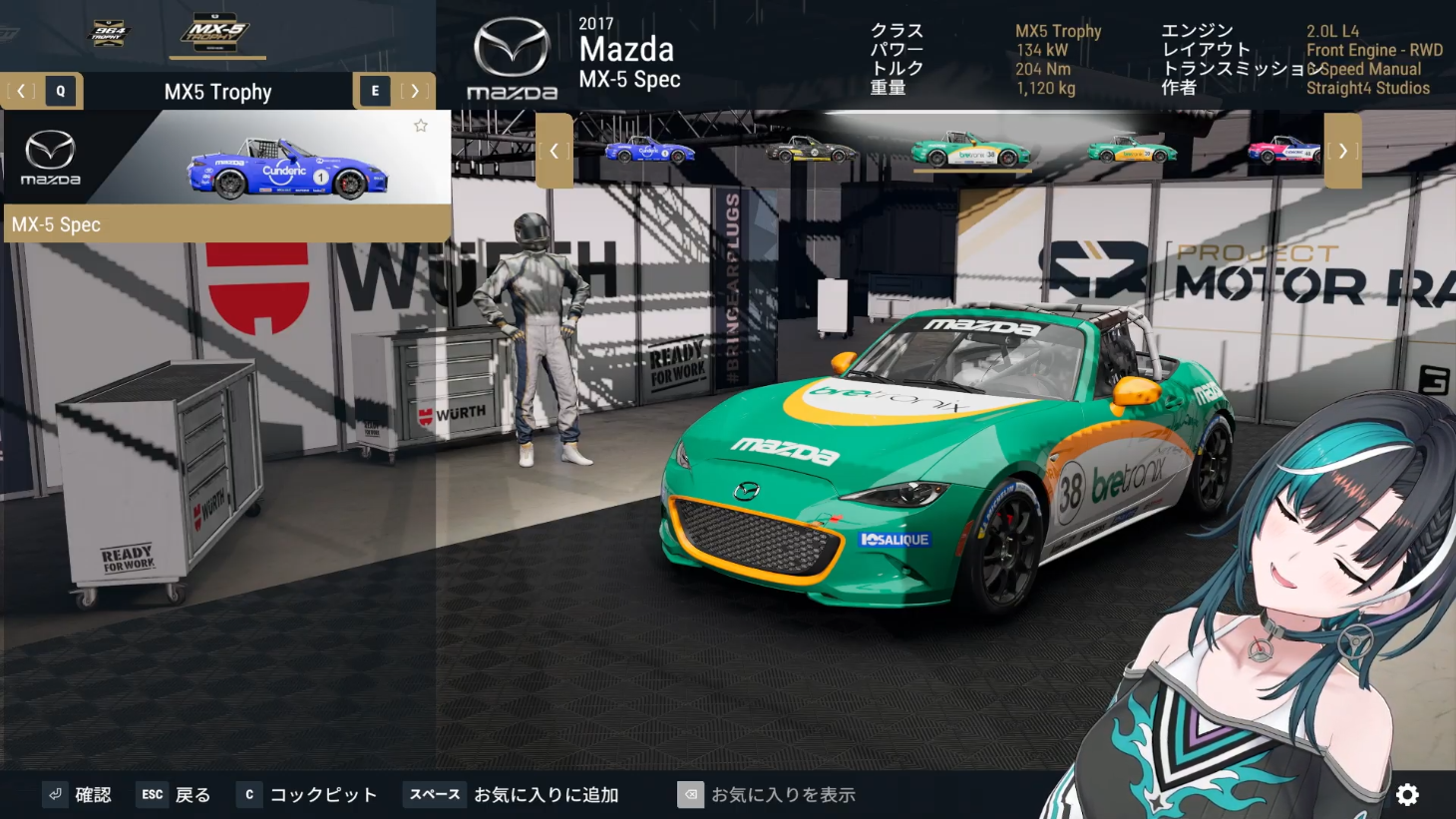Choose the black and yellow livery thumbnail
This screenshot has width=1456, height=819.
coord(811,151)
